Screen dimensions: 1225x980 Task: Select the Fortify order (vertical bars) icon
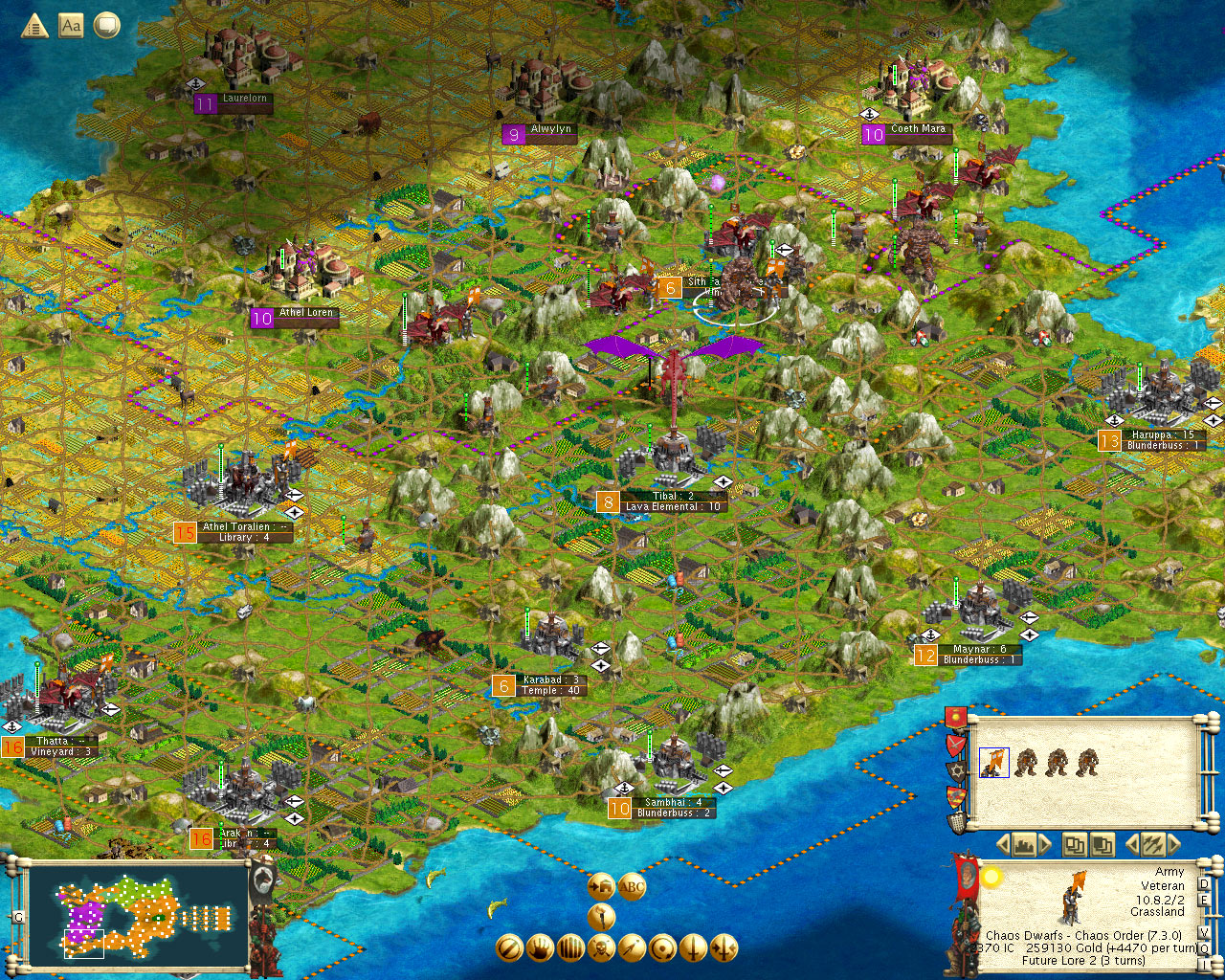570,947
